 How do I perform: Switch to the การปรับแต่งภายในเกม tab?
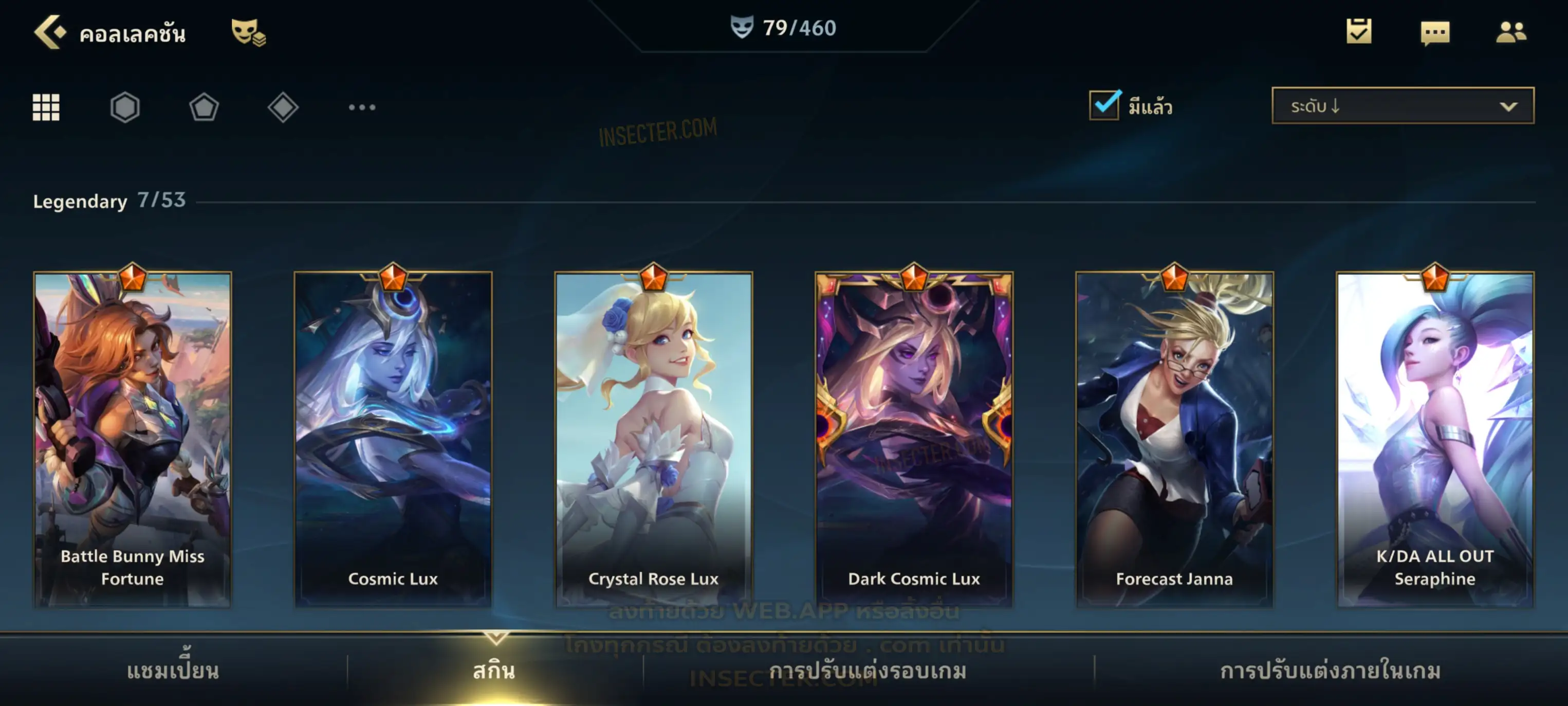[x=1331, y=671]
